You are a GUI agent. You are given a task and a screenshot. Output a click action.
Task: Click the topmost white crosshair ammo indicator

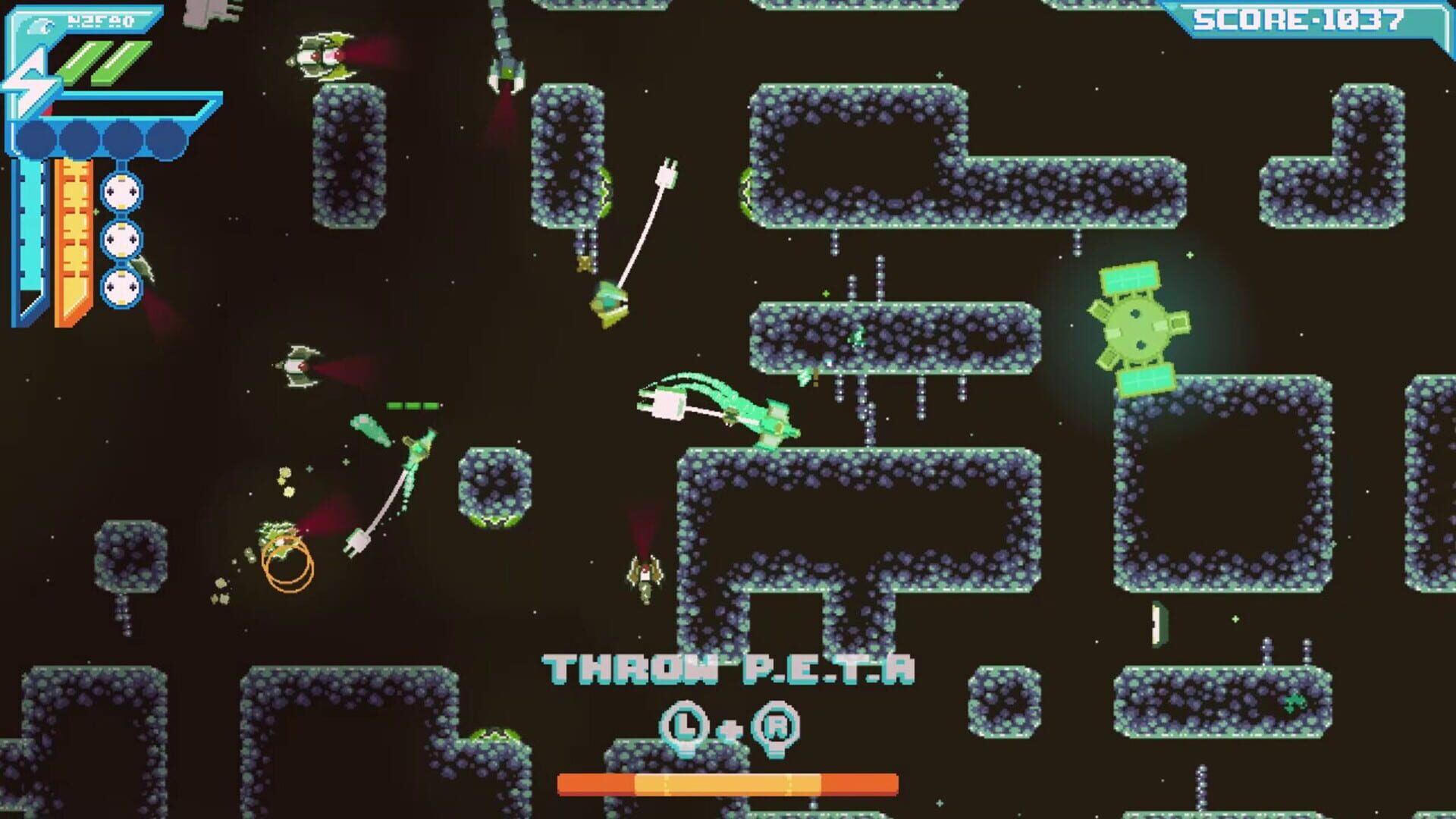pyautogui.click(x=120, y=193)
